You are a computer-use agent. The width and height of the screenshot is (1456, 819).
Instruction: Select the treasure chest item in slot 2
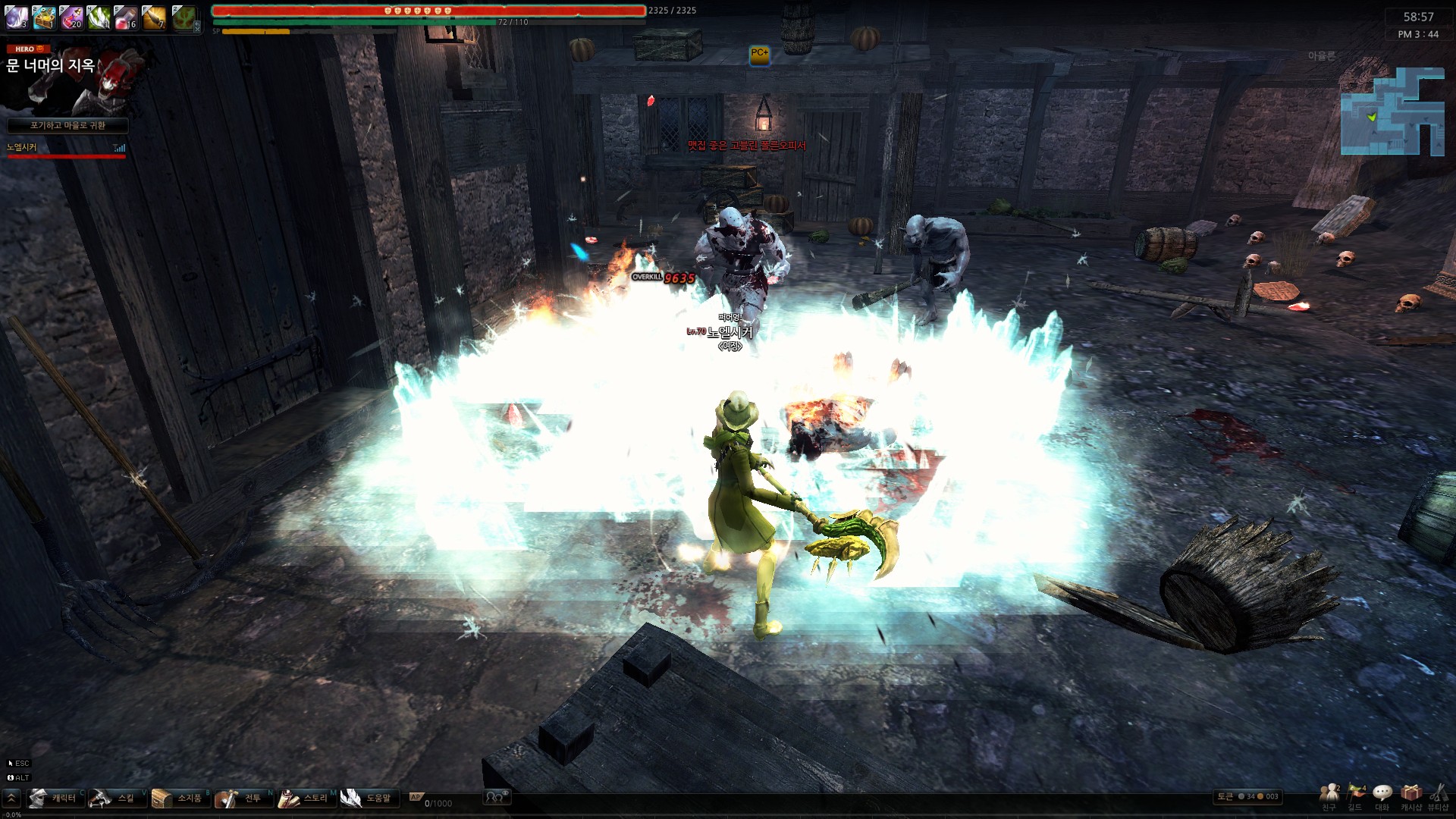pos(43,17)
